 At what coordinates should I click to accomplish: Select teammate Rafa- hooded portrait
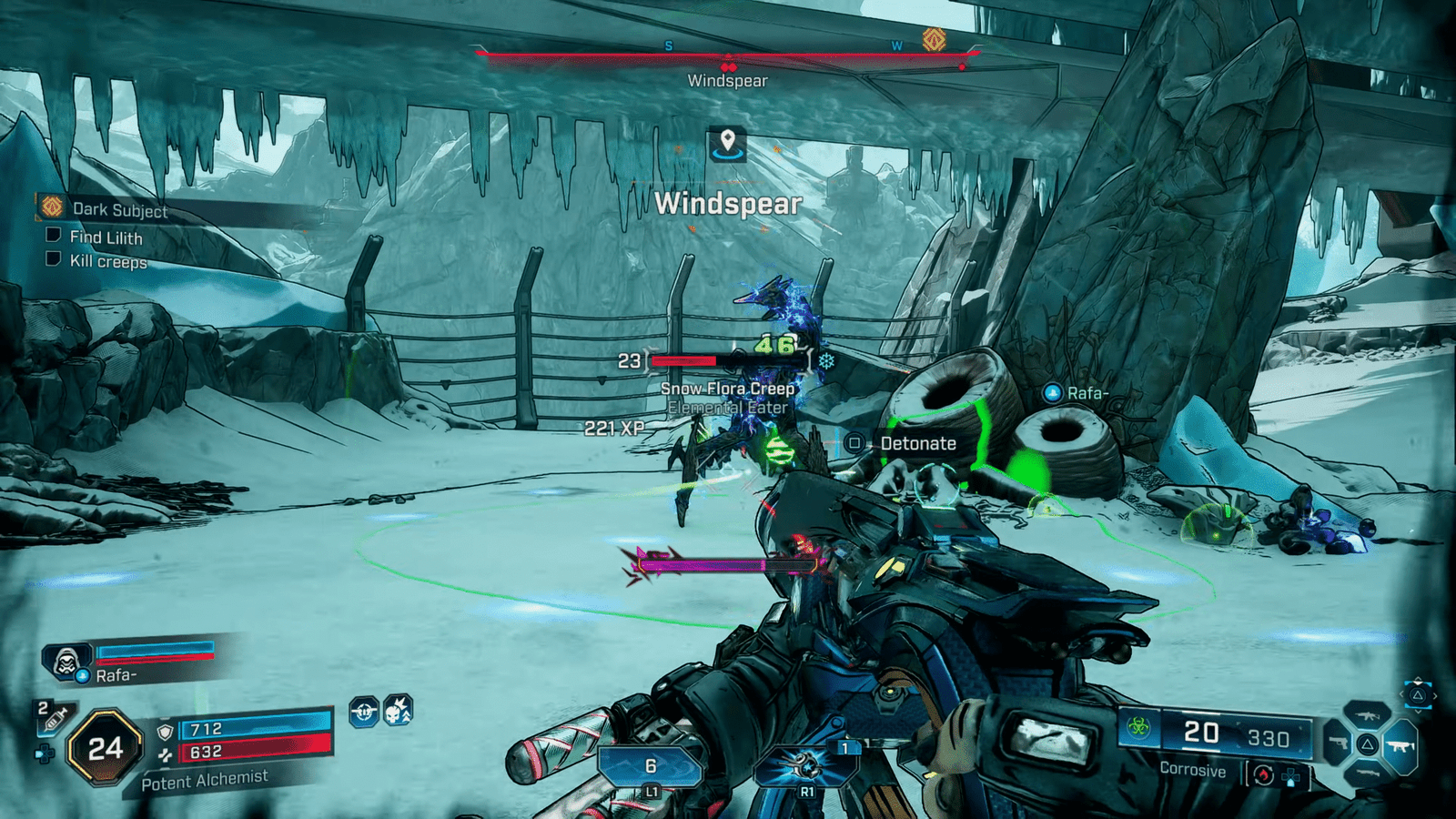(x=66, y=662)
